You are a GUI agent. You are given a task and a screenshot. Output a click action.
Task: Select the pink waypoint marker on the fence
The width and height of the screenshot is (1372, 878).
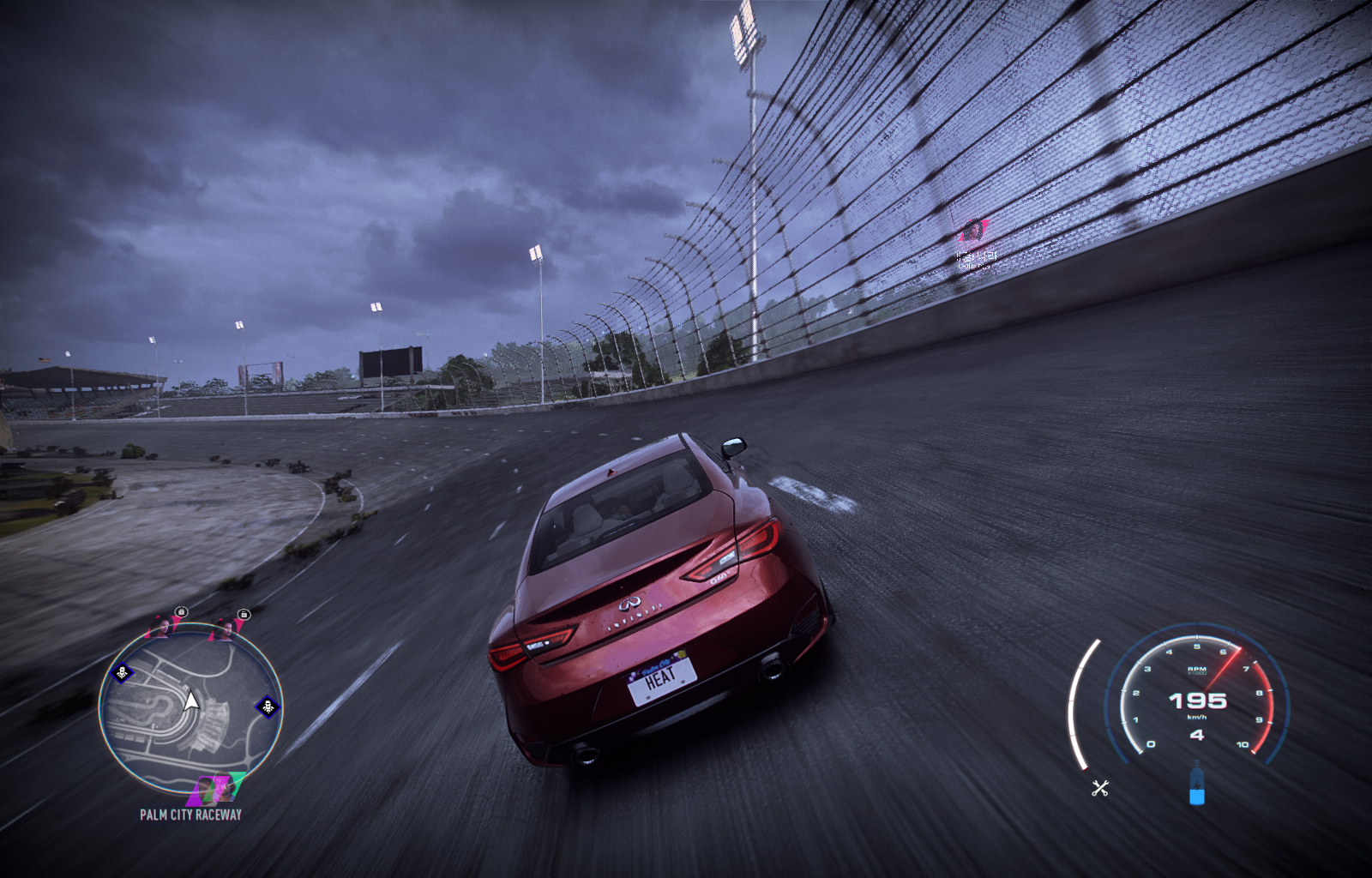point(973,231)
